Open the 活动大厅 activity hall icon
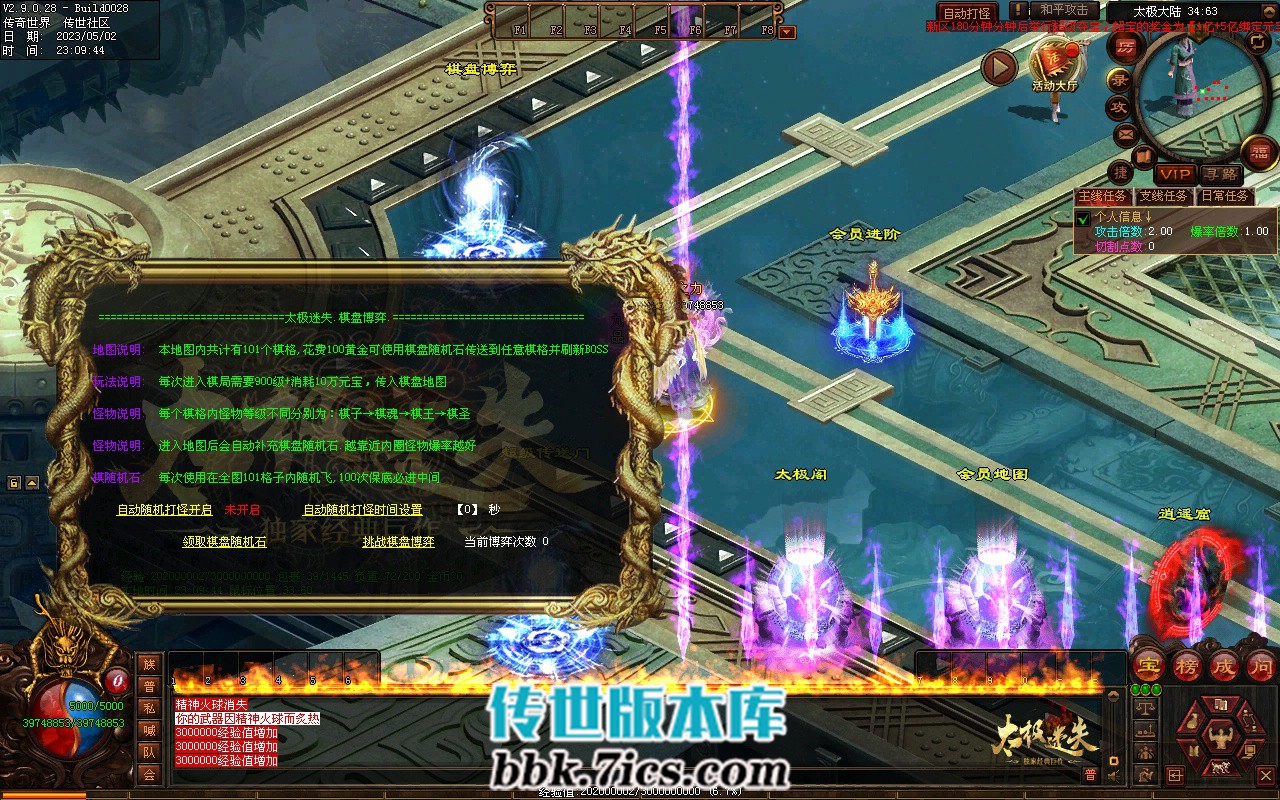 click(1055, 62)
